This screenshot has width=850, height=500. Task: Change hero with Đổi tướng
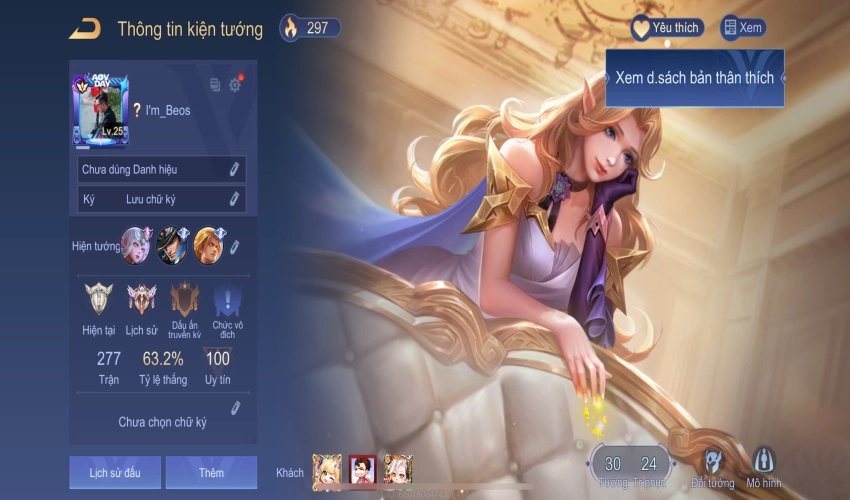[712, 468]
